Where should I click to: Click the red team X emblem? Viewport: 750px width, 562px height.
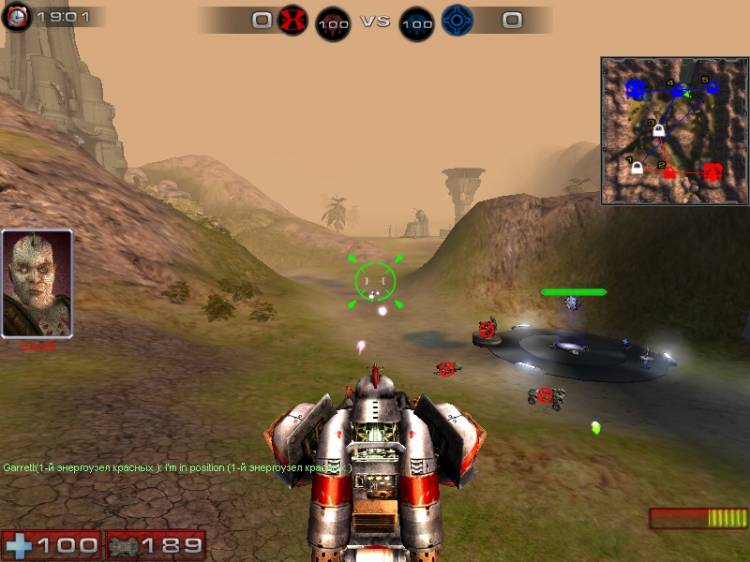[292, 19]
